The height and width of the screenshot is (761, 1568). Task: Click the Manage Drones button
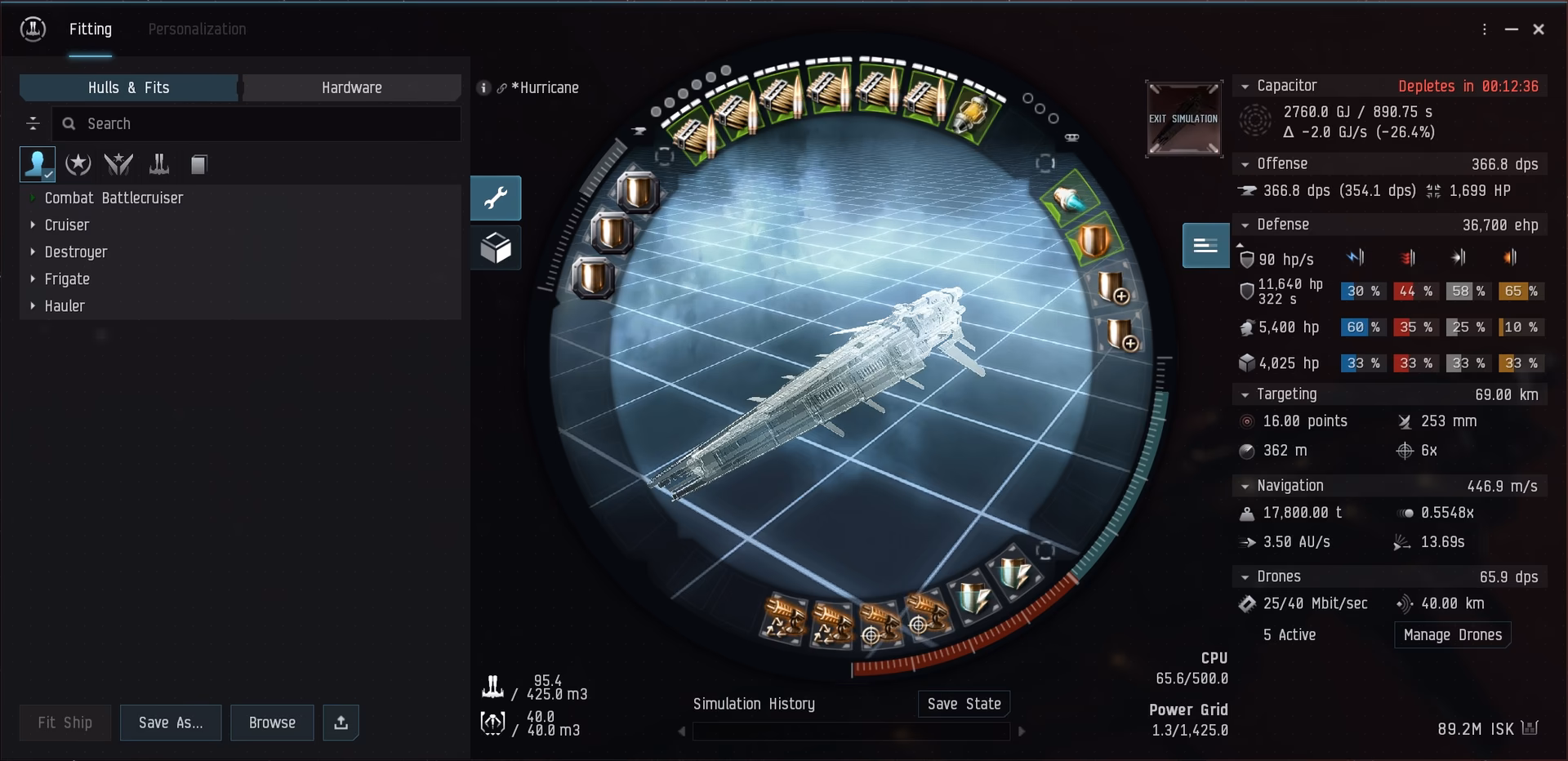[x=1452, y=634]
